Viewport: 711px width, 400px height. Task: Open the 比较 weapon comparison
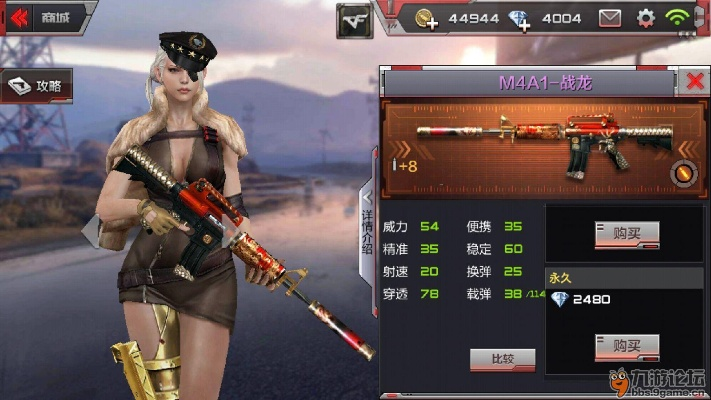(502, 359)
